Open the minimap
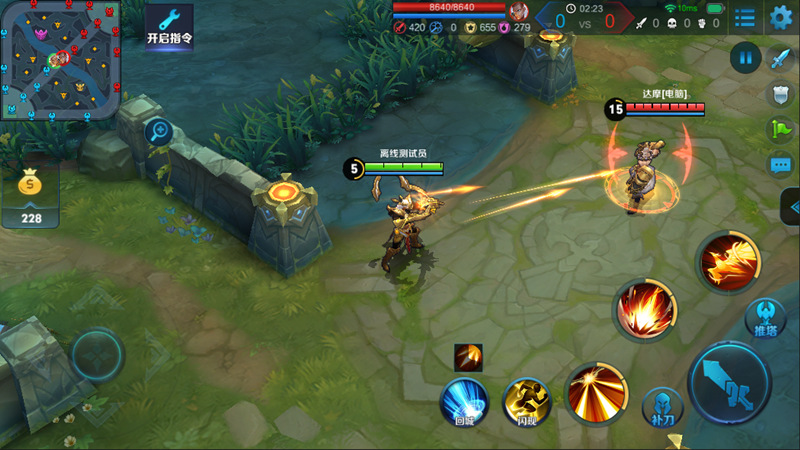The height and width of the screenshot is (450, 800). tap(60, 60)
